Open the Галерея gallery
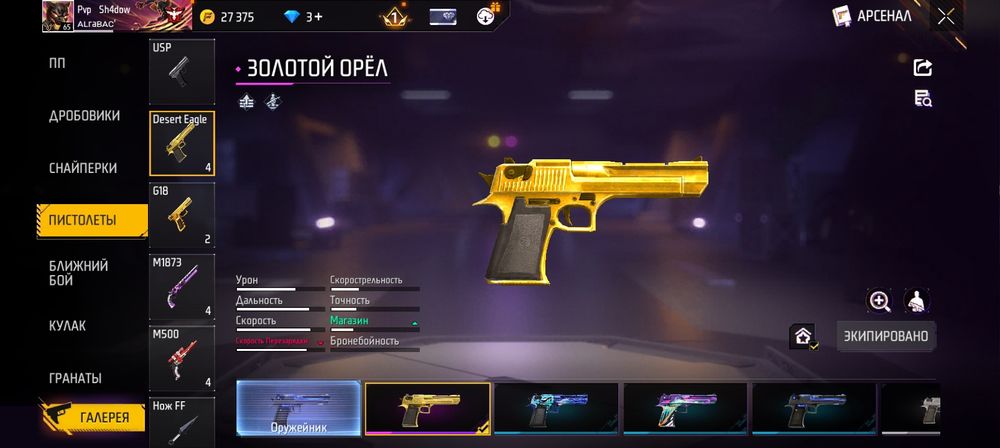1000x448 pixels. [x=92, y=417]
